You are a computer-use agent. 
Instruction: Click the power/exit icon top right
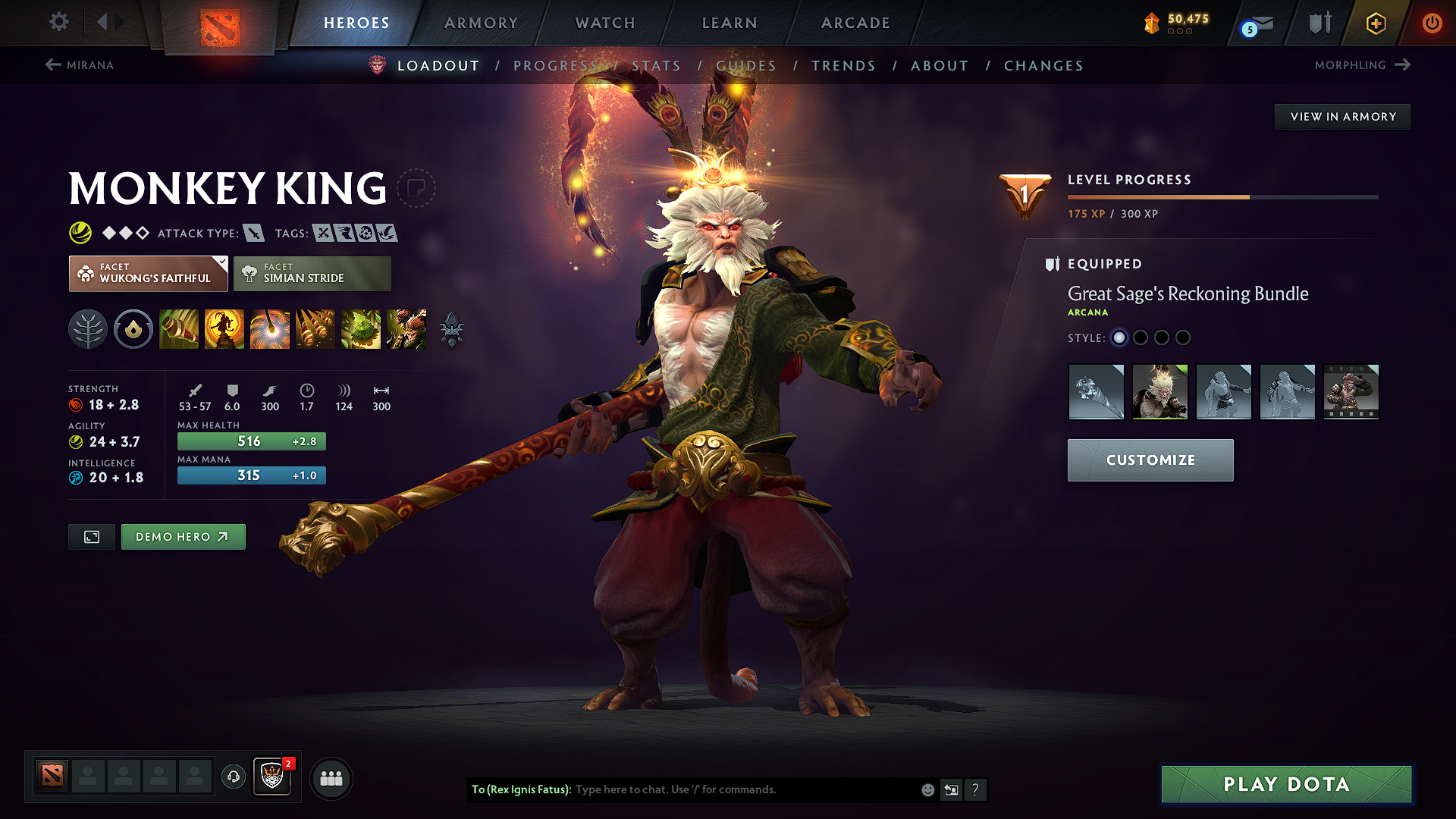coord(1432,23)
